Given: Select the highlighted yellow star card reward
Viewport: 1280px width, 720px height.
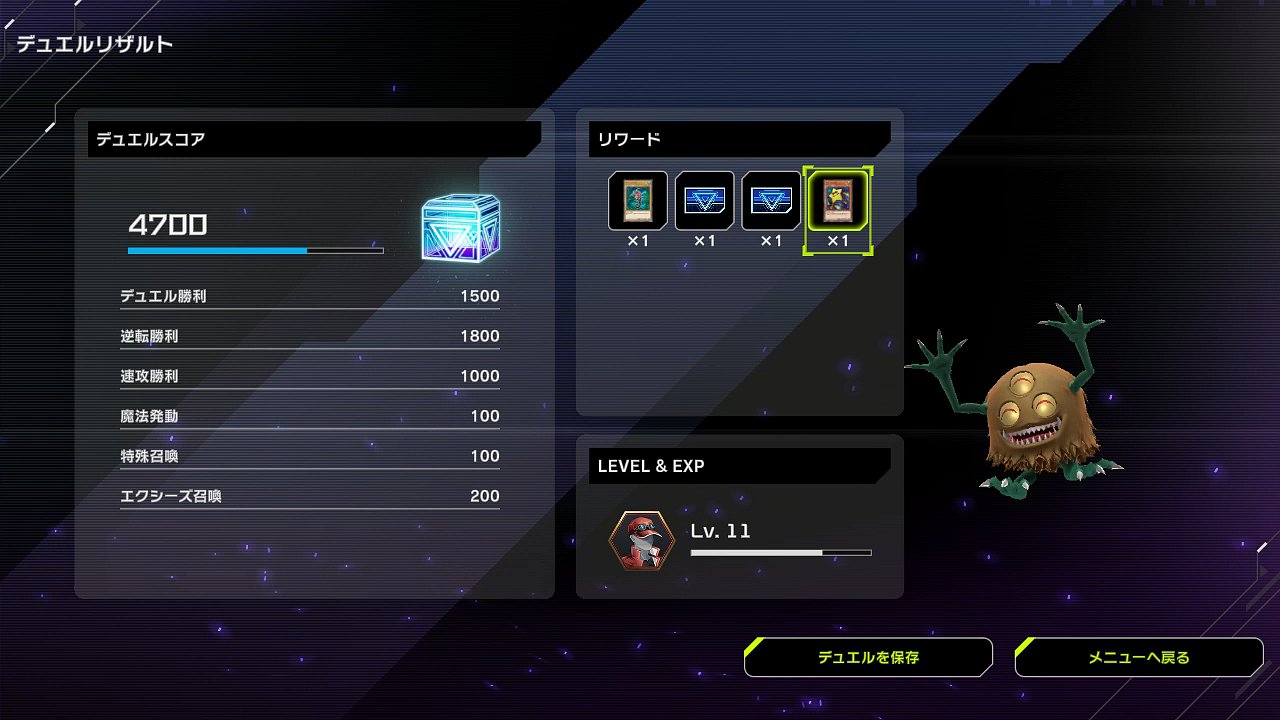Looking at the screenshot, I should 838,200.
